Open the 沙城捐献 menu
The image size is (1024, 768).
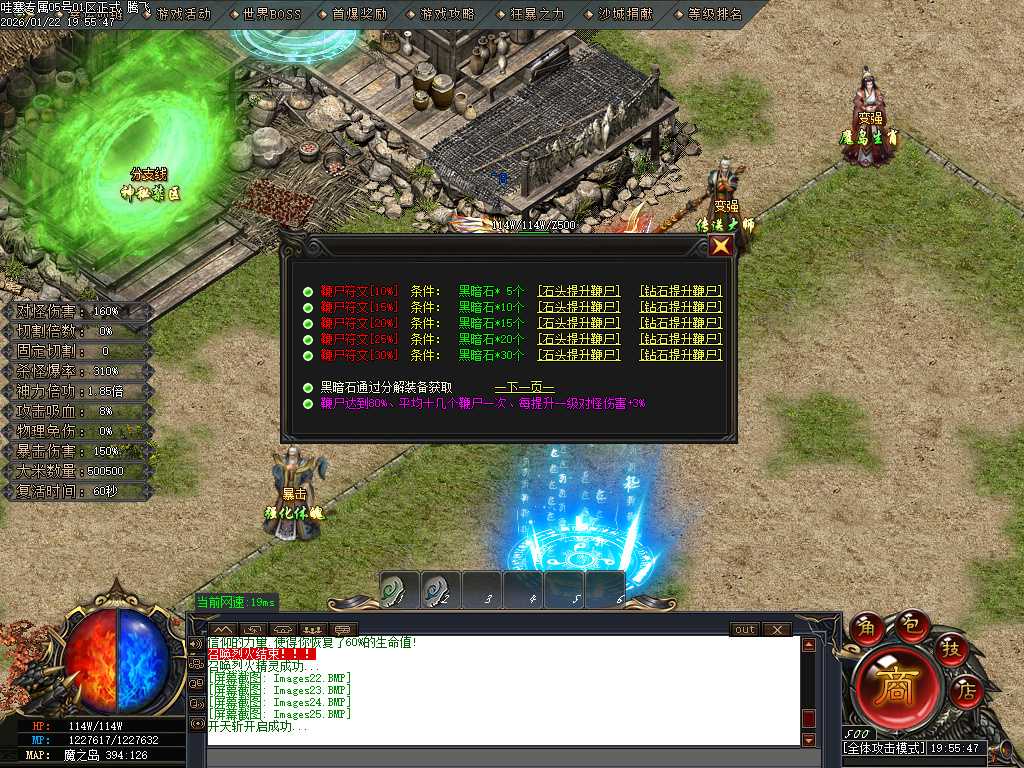625,14
